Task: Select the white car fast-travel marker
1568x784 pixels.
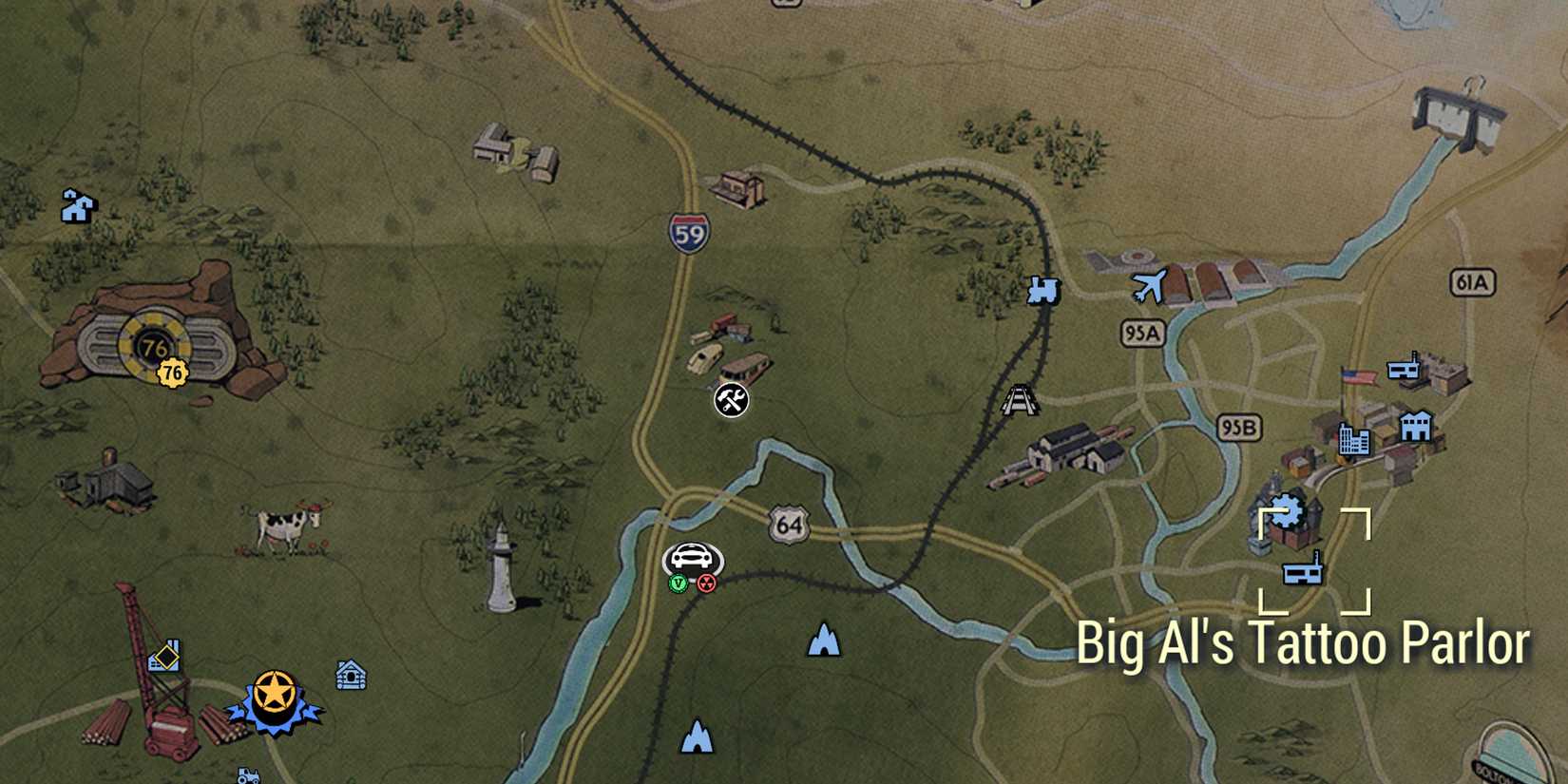Action: (x=692, y=555)
